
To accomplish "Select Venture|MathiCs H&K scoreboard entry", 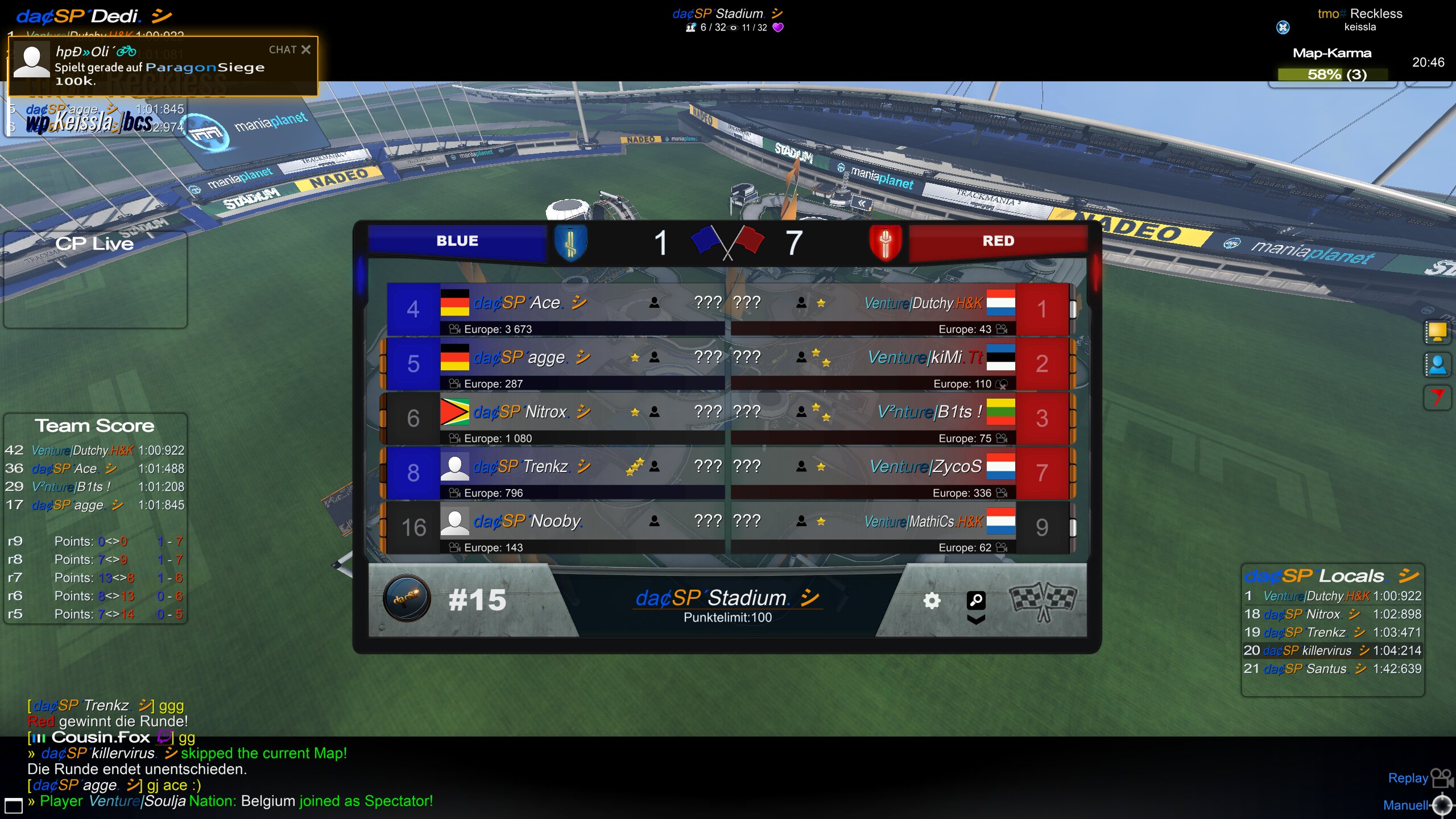I will [x=900, y=527].
